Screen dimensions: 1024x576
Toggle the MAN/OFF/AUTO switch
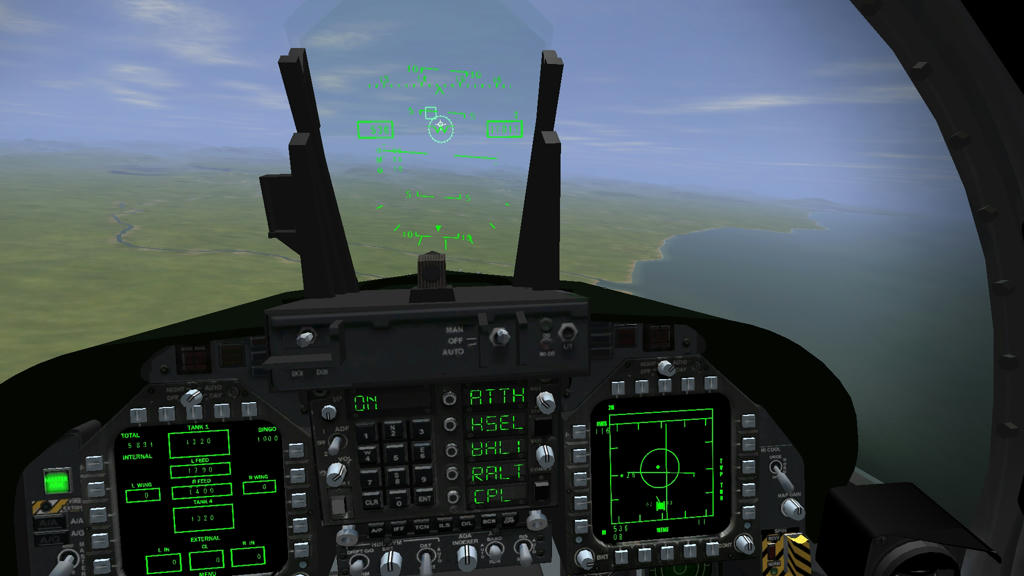pos(497,337)
